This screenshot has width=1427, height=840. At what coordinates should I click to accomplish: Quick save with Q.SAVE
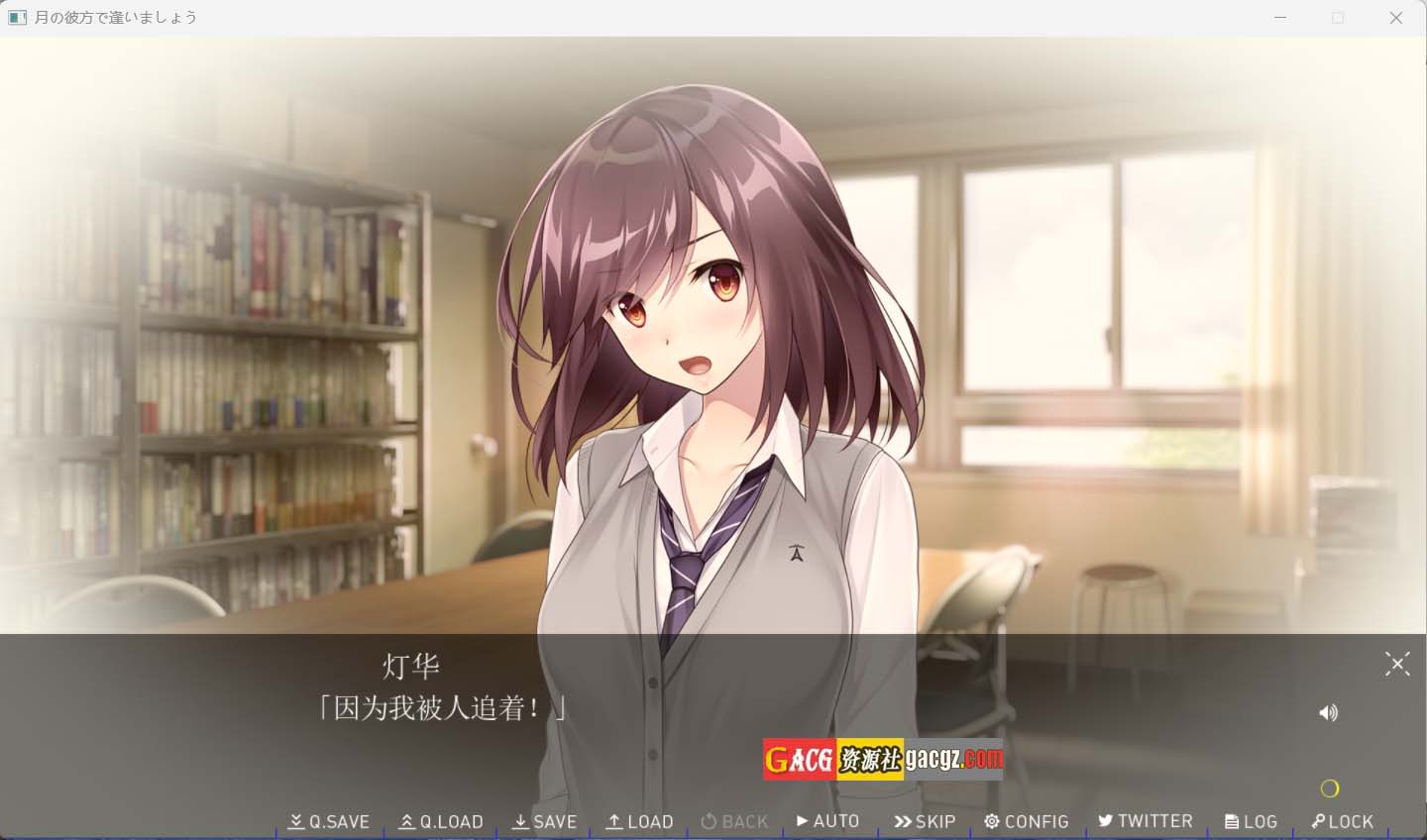coord(329,821)
